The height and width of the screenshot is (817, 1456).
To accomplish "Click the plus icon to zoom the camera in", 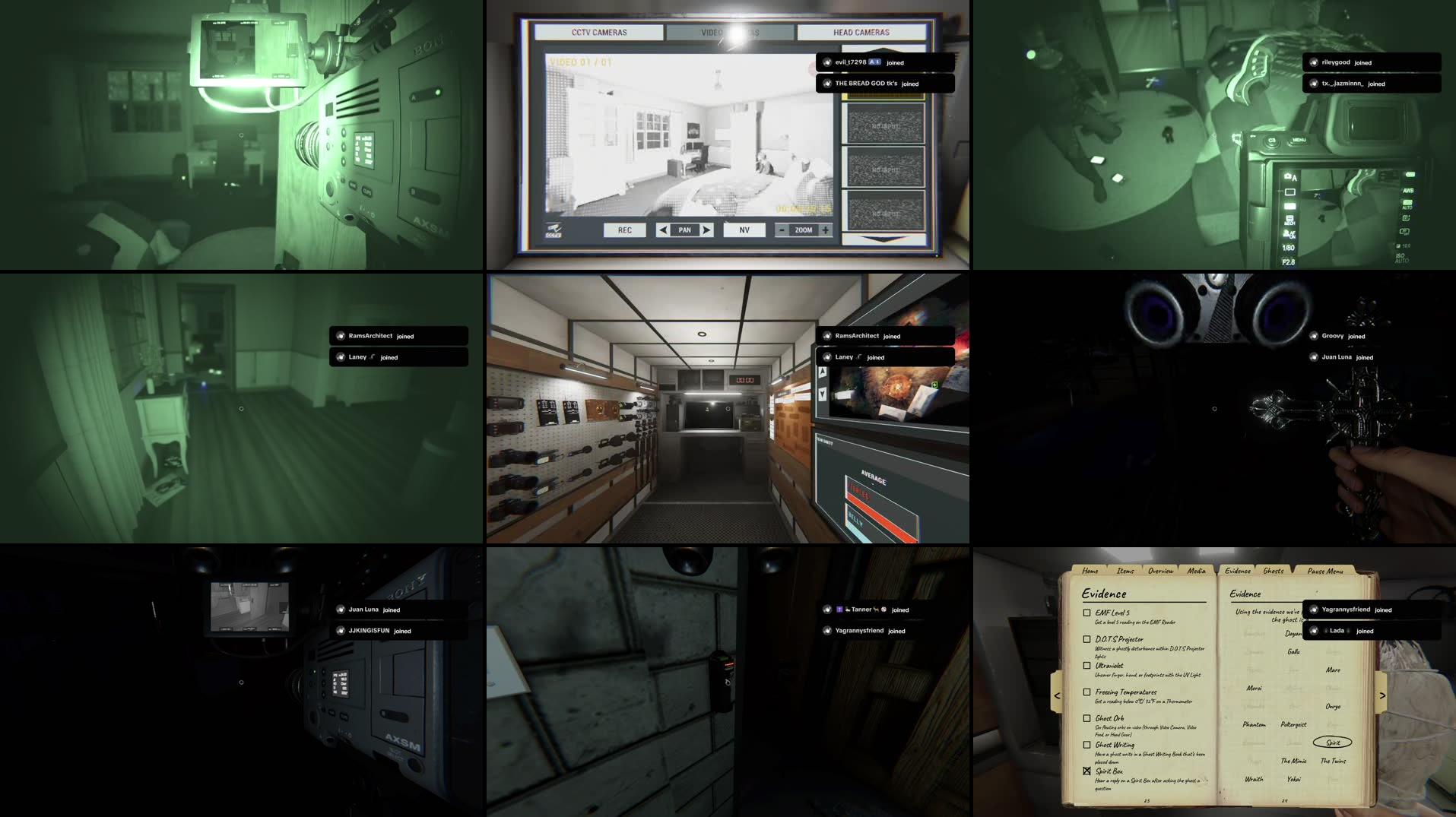I will (x=825, y=230).
